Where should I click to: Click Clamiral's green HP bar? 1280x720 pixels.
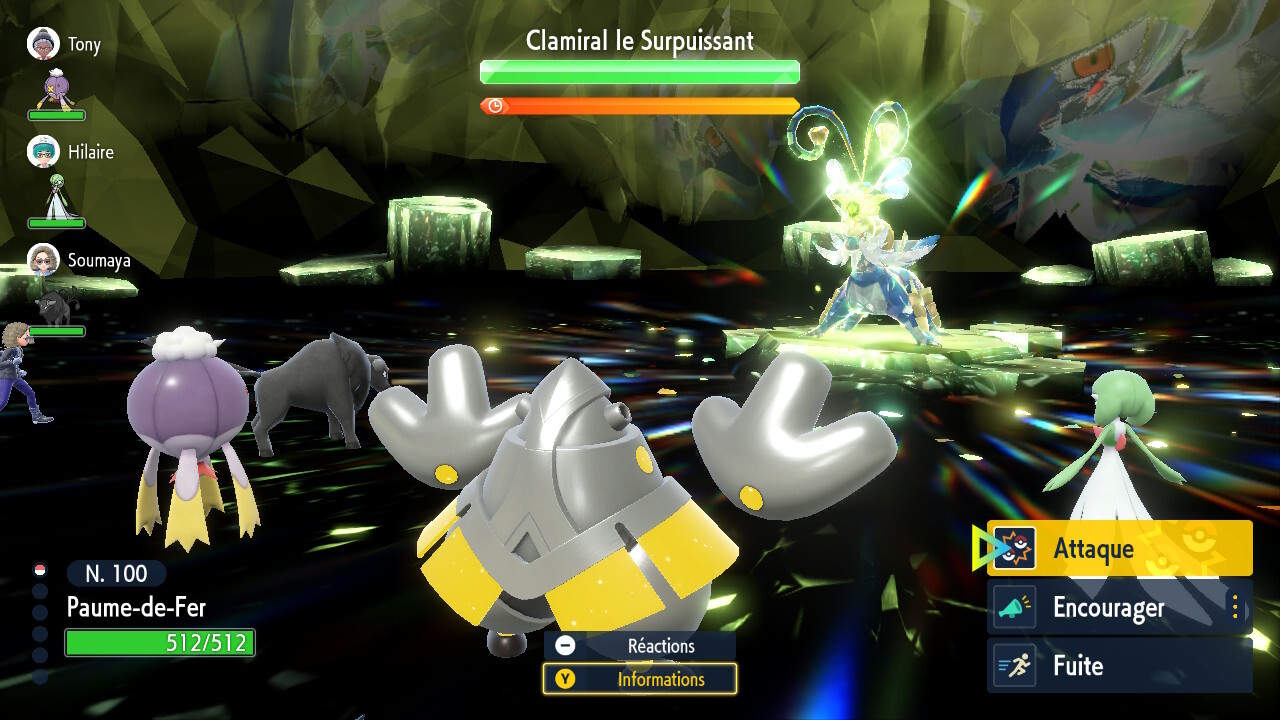pos(639,71)
